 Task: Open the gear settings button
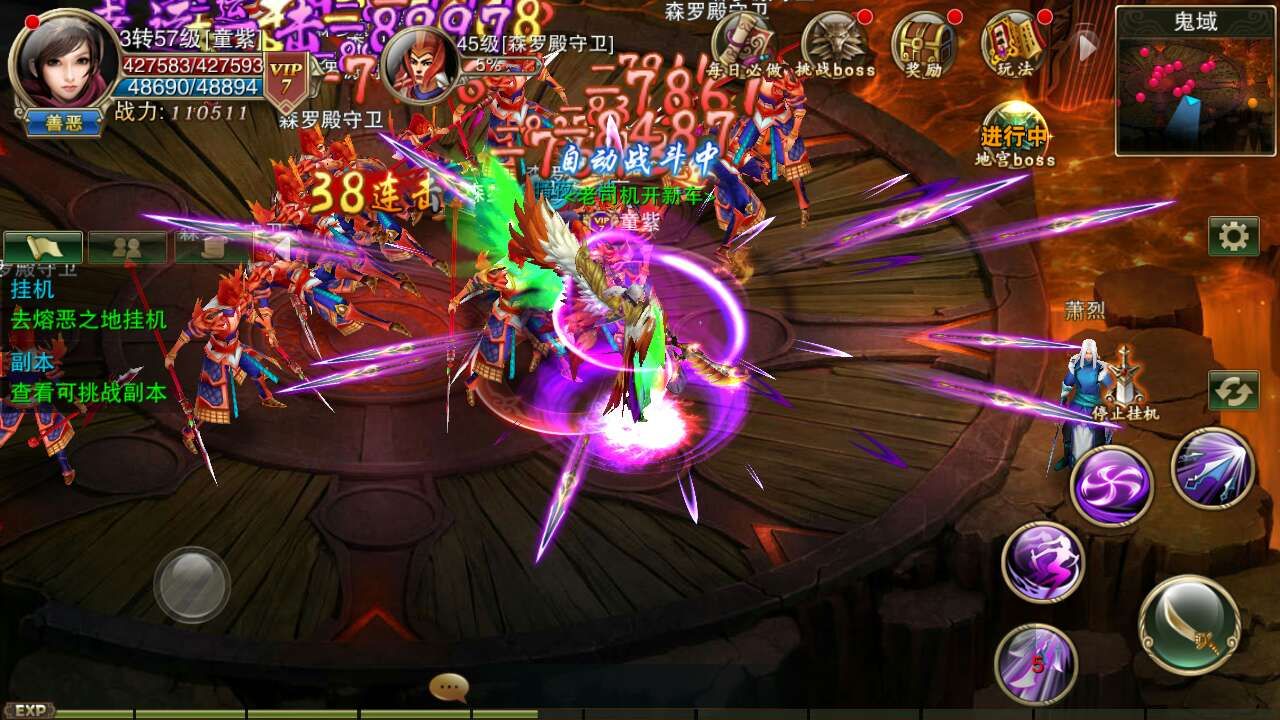(x=1233, y=237)
